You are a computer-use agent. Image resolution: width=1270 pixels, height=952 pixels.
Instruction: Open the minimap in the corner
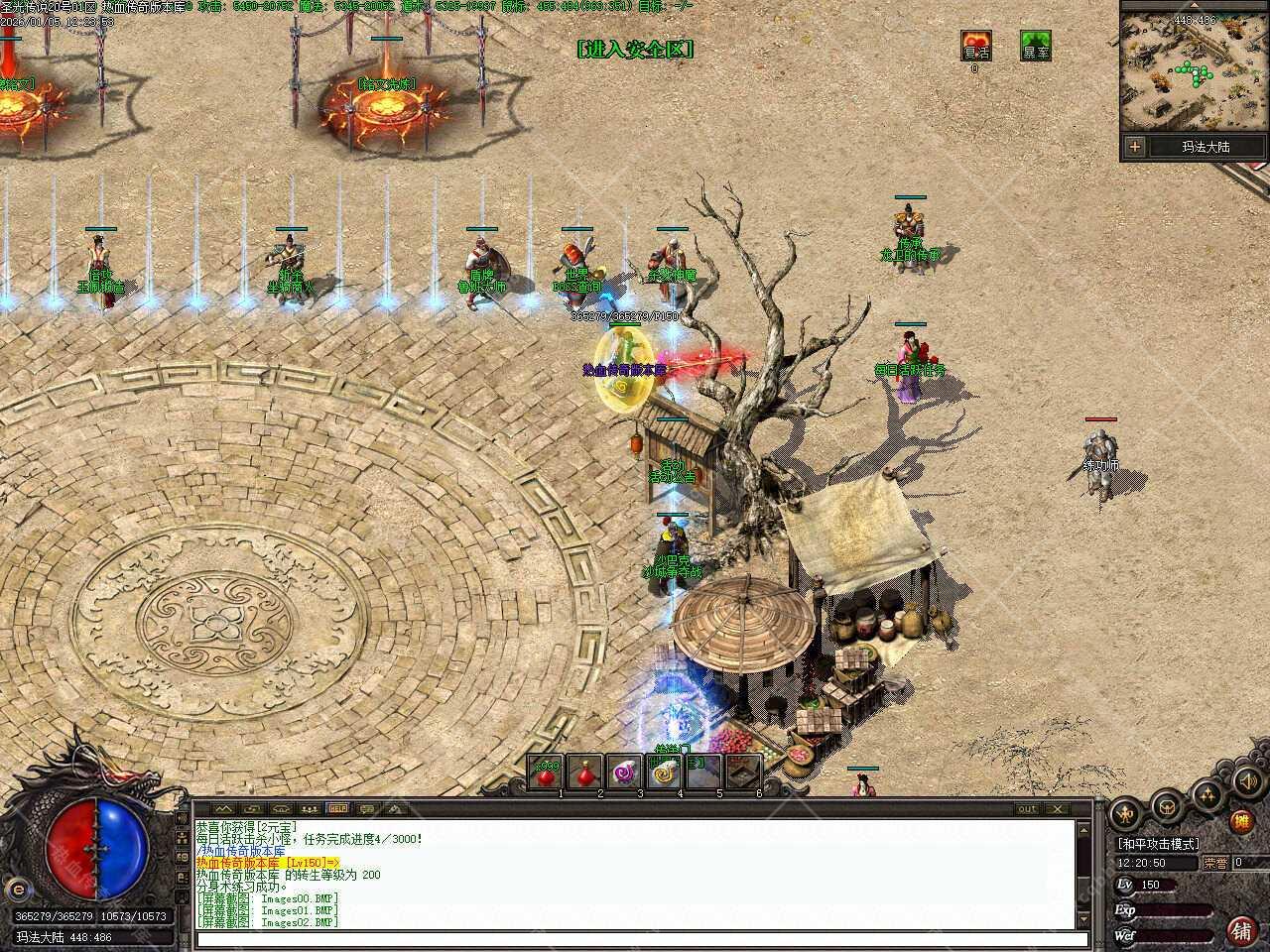[x=1194, y=72]
